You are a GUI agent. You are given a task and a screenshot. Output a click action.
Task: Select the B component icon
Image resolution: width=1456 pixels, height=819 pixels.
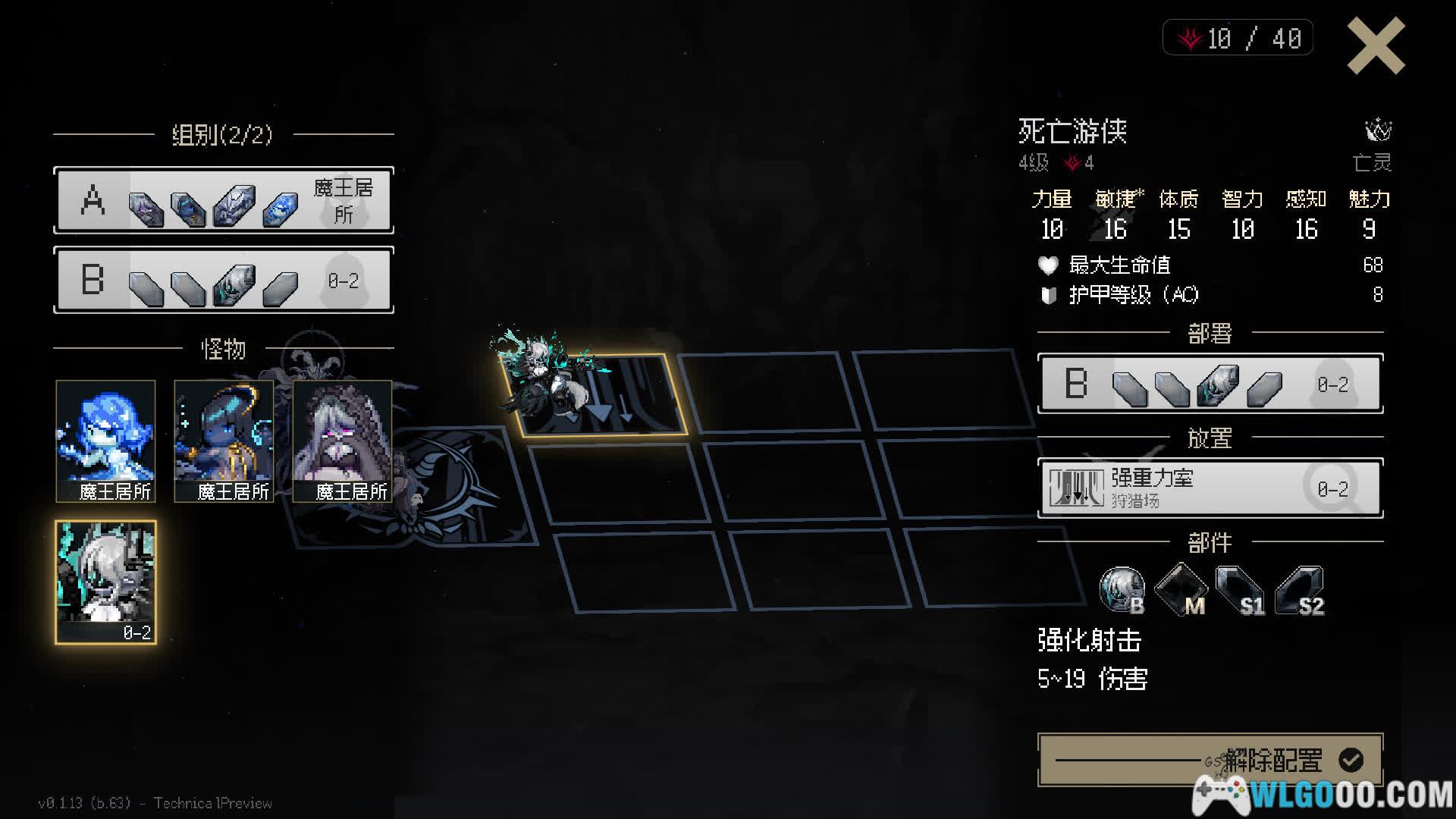click(x=1122, y=590)
